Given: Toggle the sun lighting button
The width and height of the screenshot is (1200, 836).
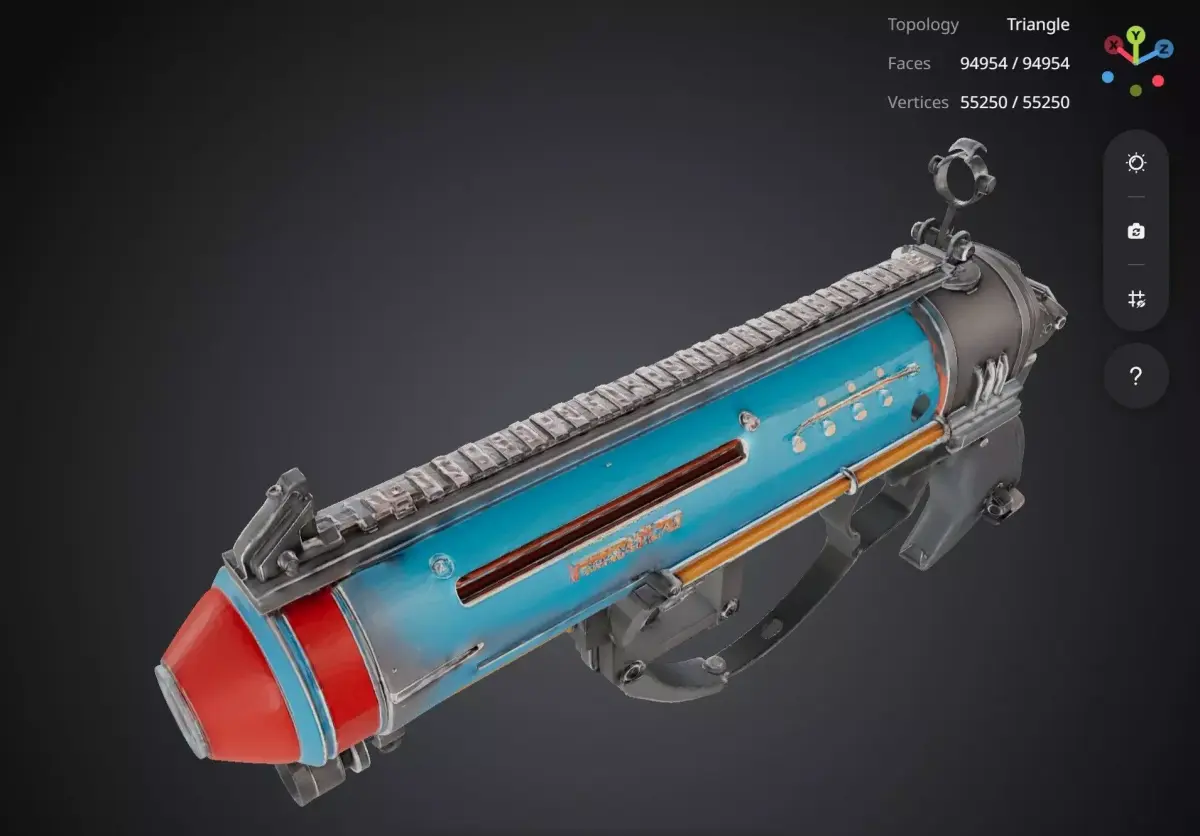Looking at the screenshot, I should coord(1136,163).
